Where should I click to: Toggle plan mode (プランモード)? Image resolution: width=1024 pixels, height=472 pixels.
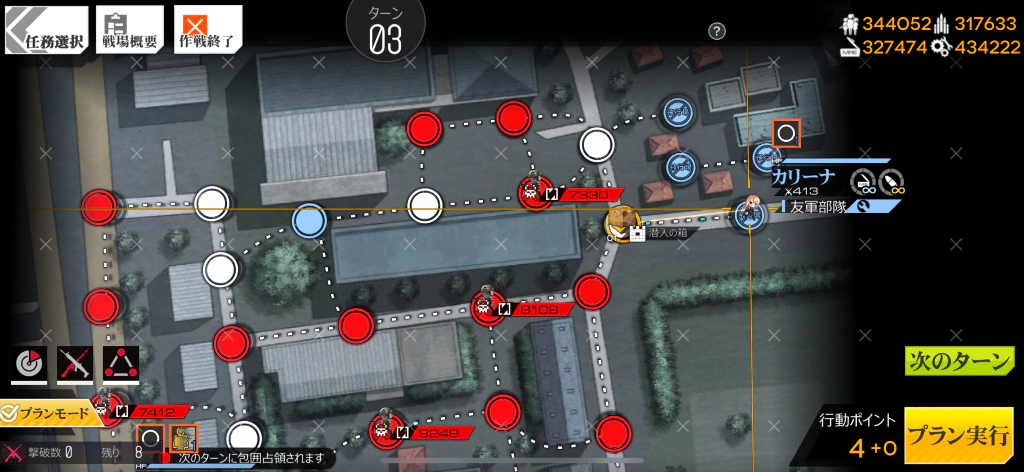pyautogui.click(x=52, y=412)
